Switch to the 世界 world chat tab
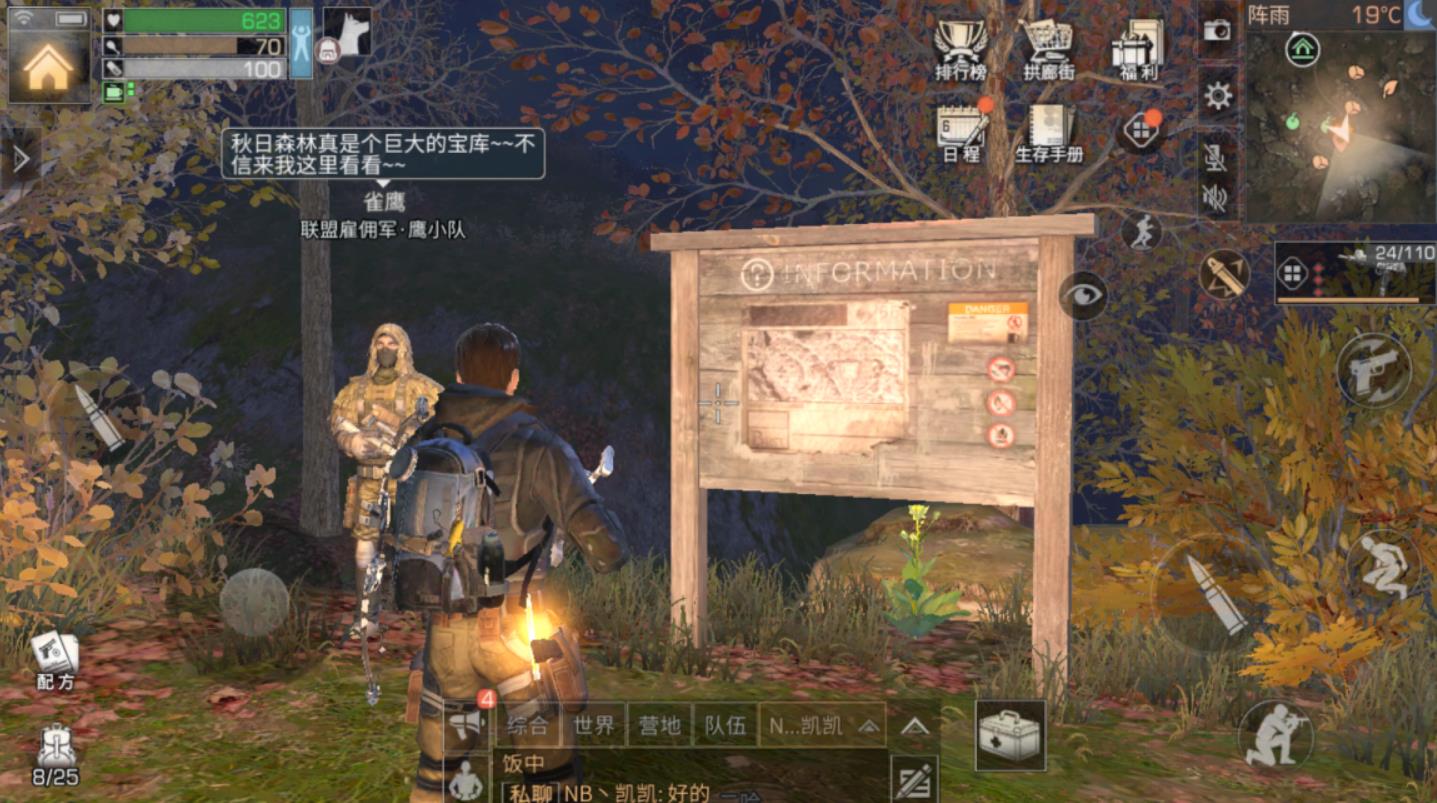Viewport: 1437px width, 803px height. point(596,727)
